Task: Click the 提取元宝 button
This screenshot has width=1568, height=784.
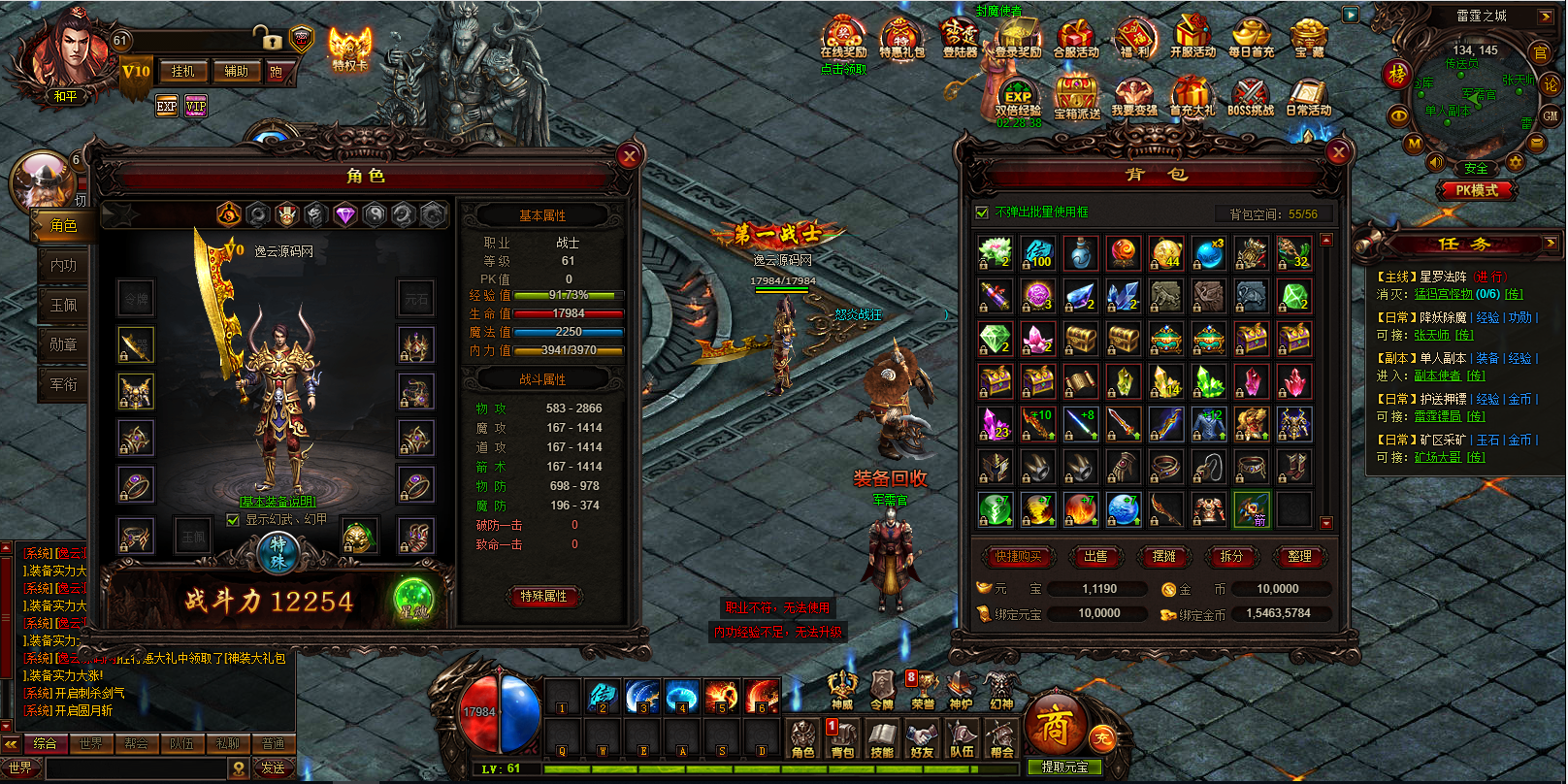Action: [x=1064, y=768]
